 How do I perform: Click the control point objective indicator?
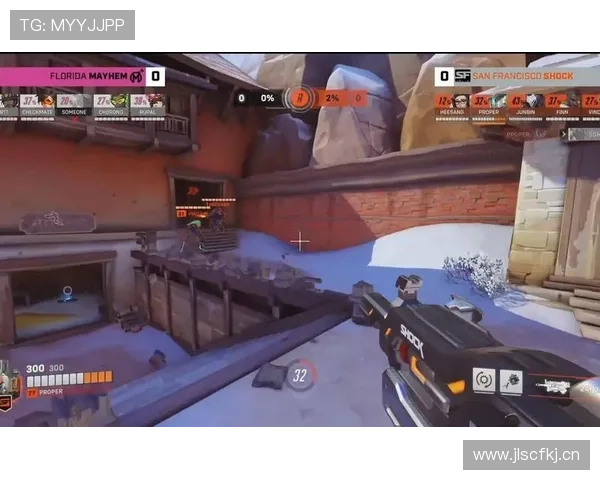(x=300, y=98)
